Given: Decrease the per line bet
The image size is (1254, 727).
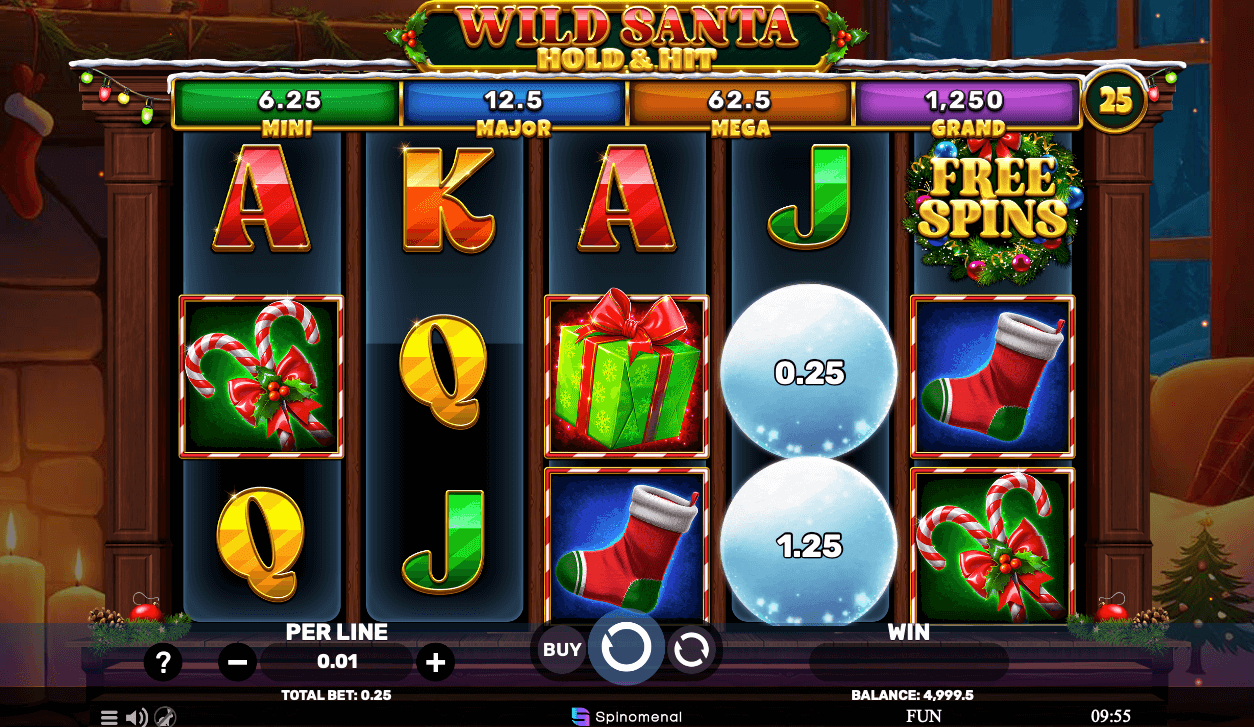Looking at the screenshot, I should [237, 661].
